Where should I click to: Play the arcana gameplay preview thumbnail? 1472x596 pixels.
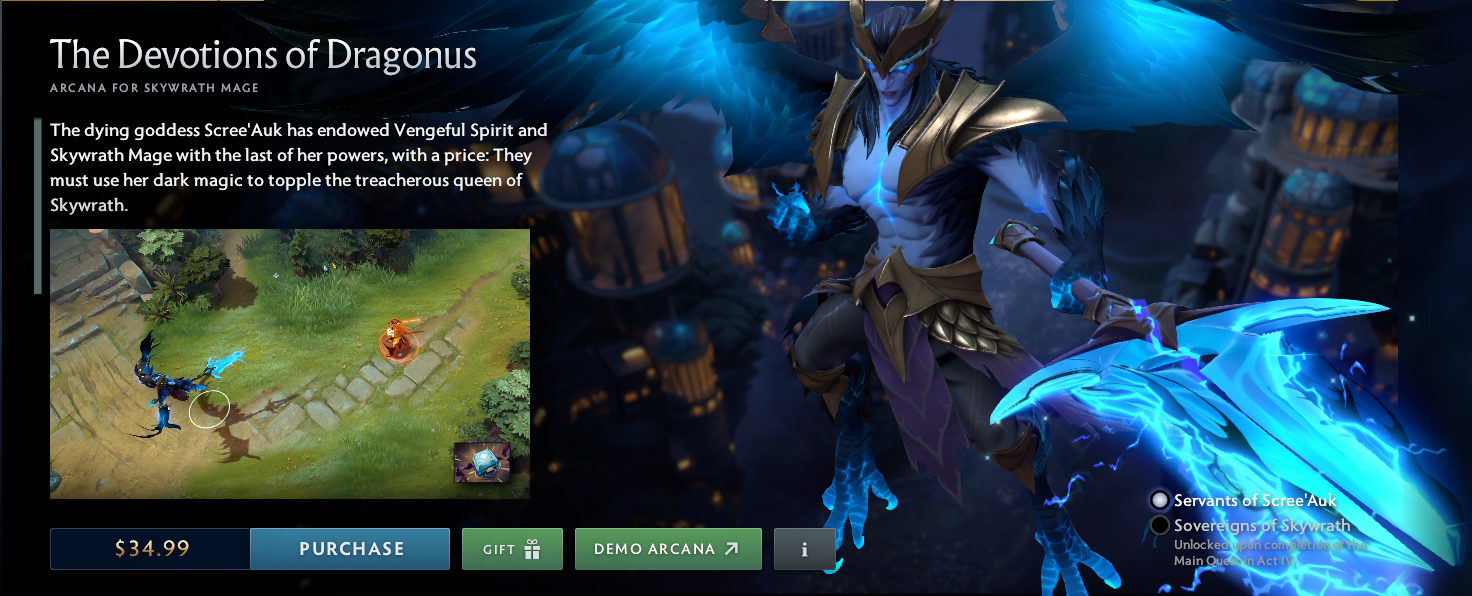(290, 363)
